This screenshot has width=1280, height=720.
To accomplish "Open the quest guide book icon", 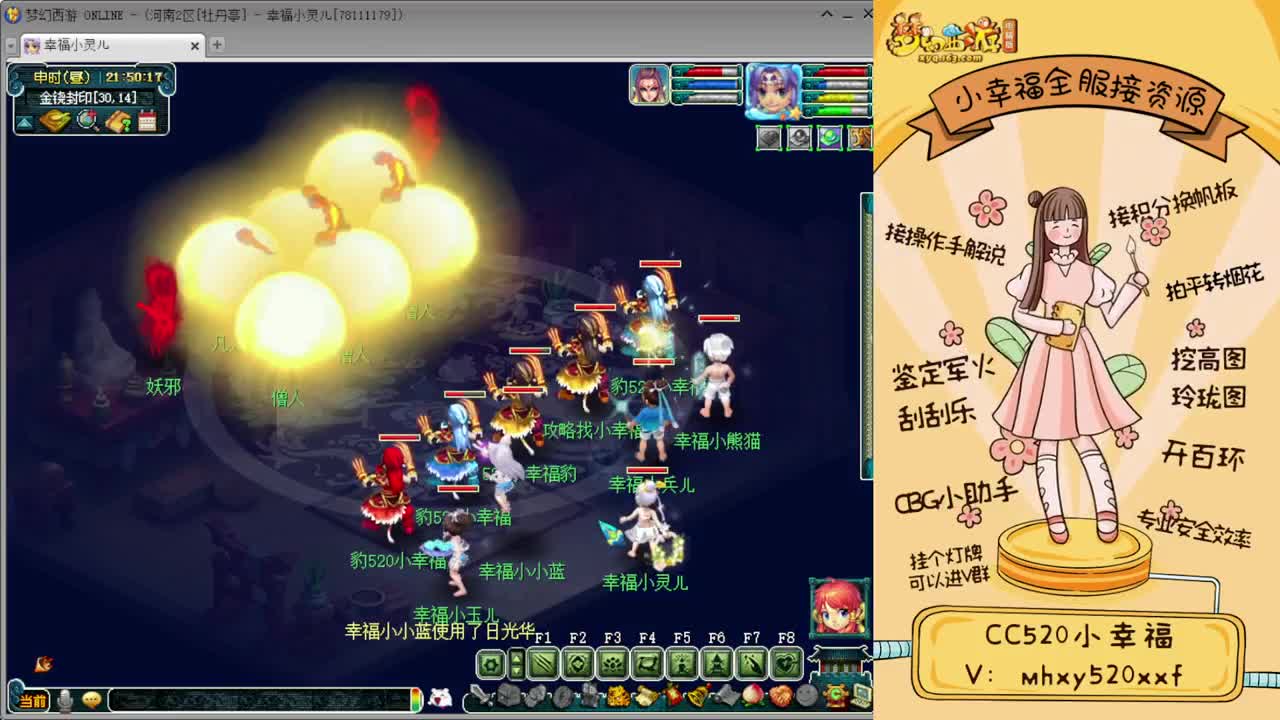I will tap(119, 121).
